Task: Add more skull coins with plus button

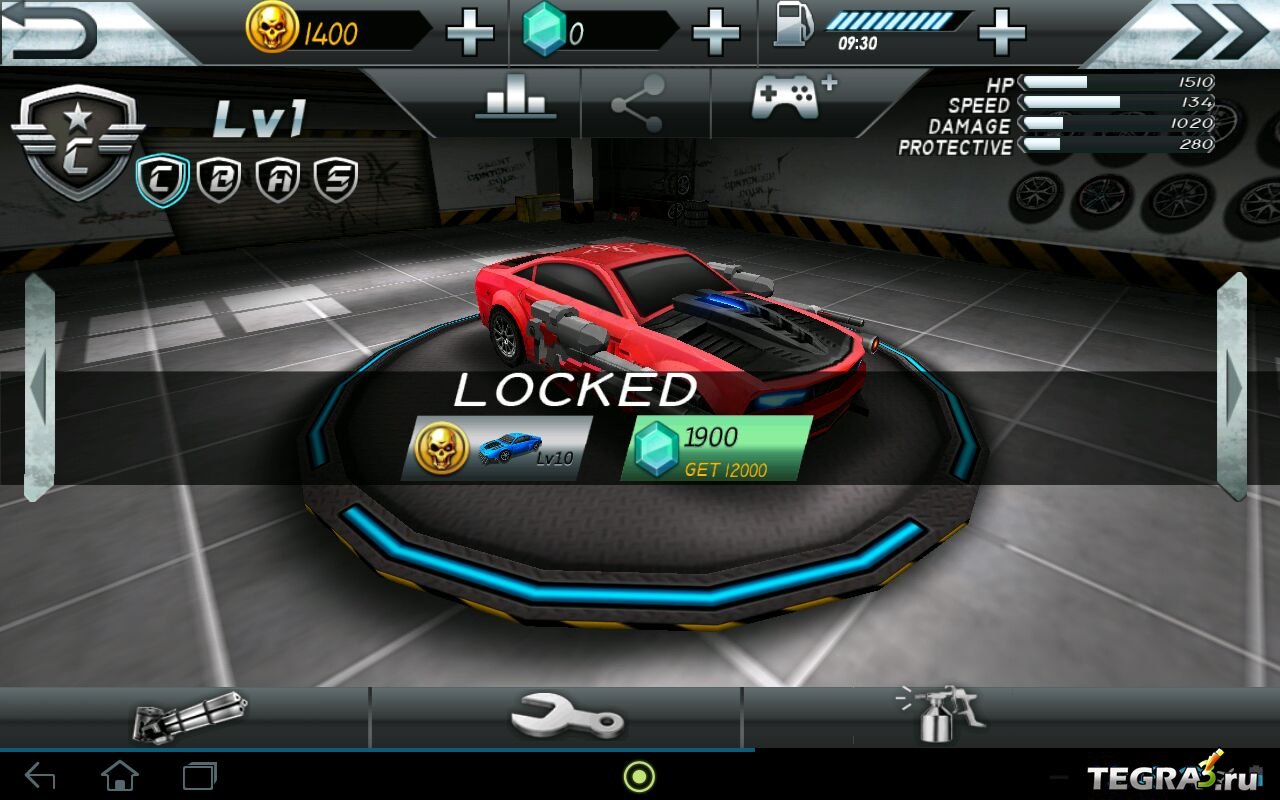Action: click(470, 34)
